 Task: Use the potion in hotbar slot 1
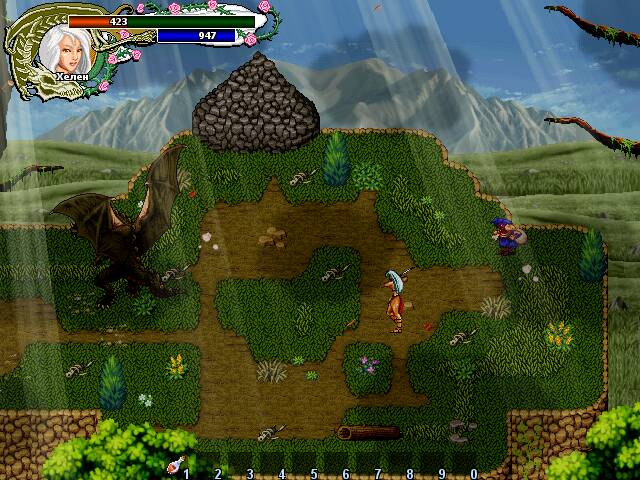(176, 465)
